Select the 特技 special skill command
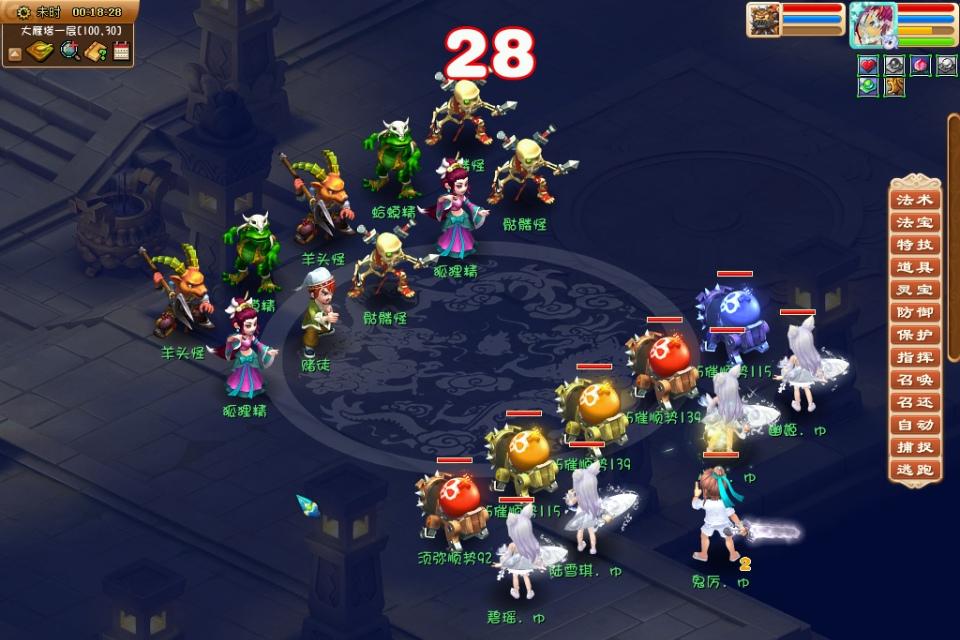 tap(915, 245)
